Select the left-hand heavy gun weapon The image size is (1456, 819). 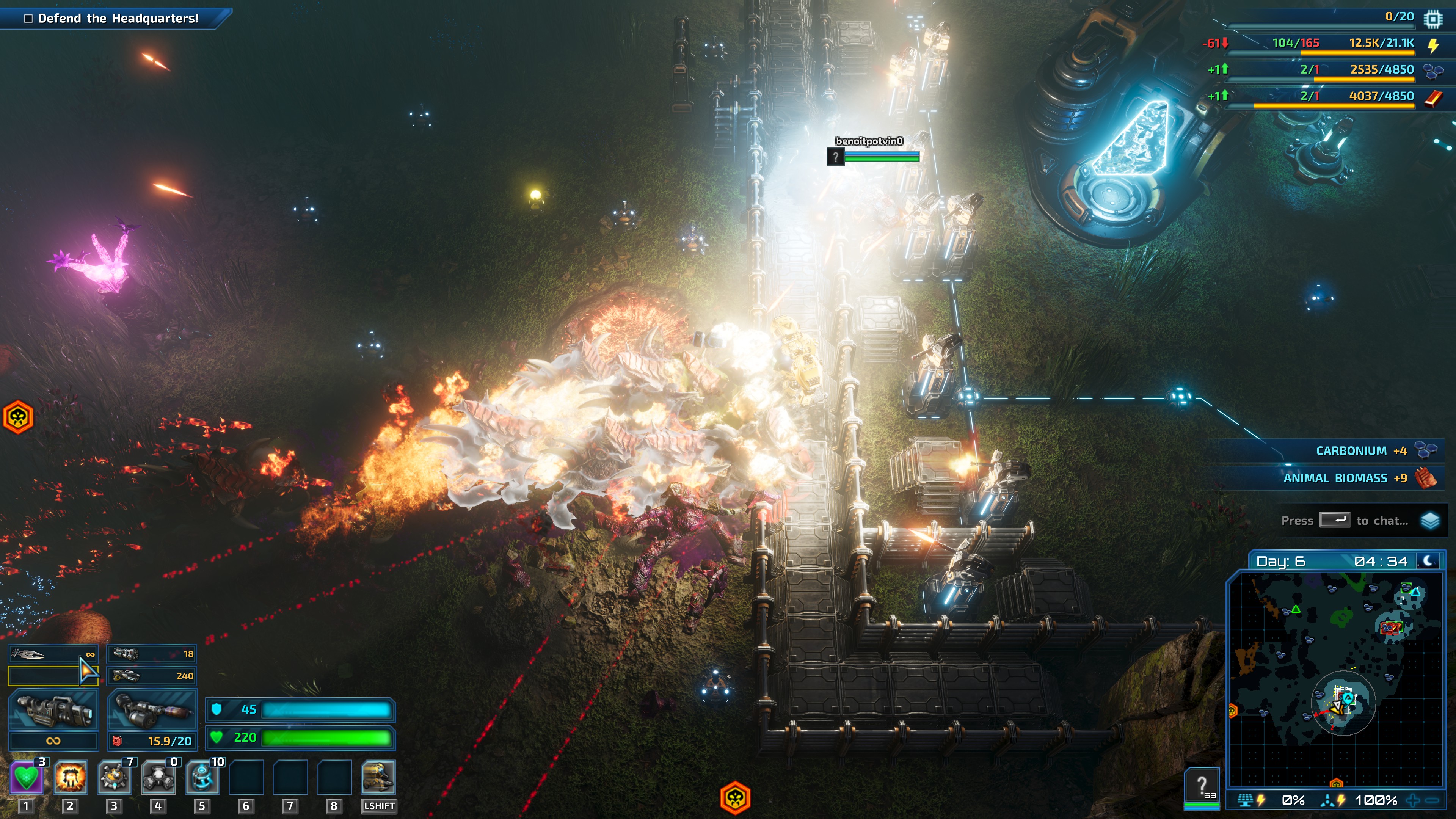click(x=53, y=709)
